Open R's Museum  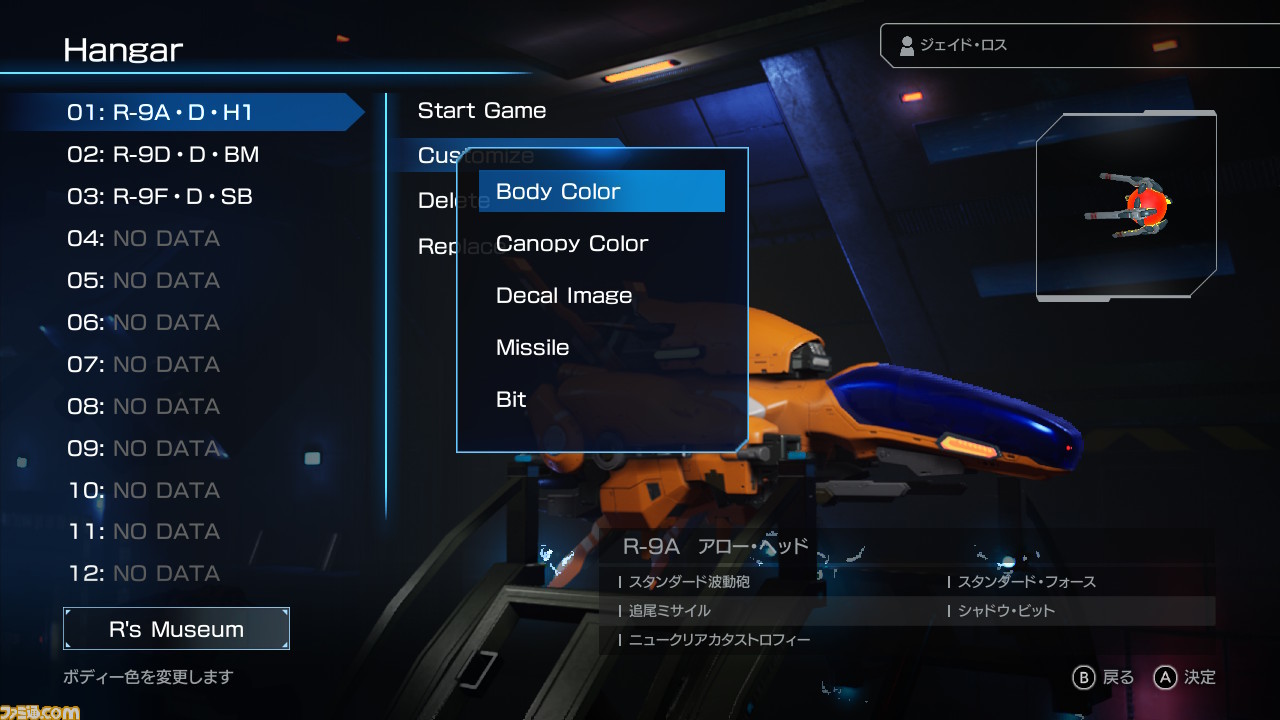[176, 629]
